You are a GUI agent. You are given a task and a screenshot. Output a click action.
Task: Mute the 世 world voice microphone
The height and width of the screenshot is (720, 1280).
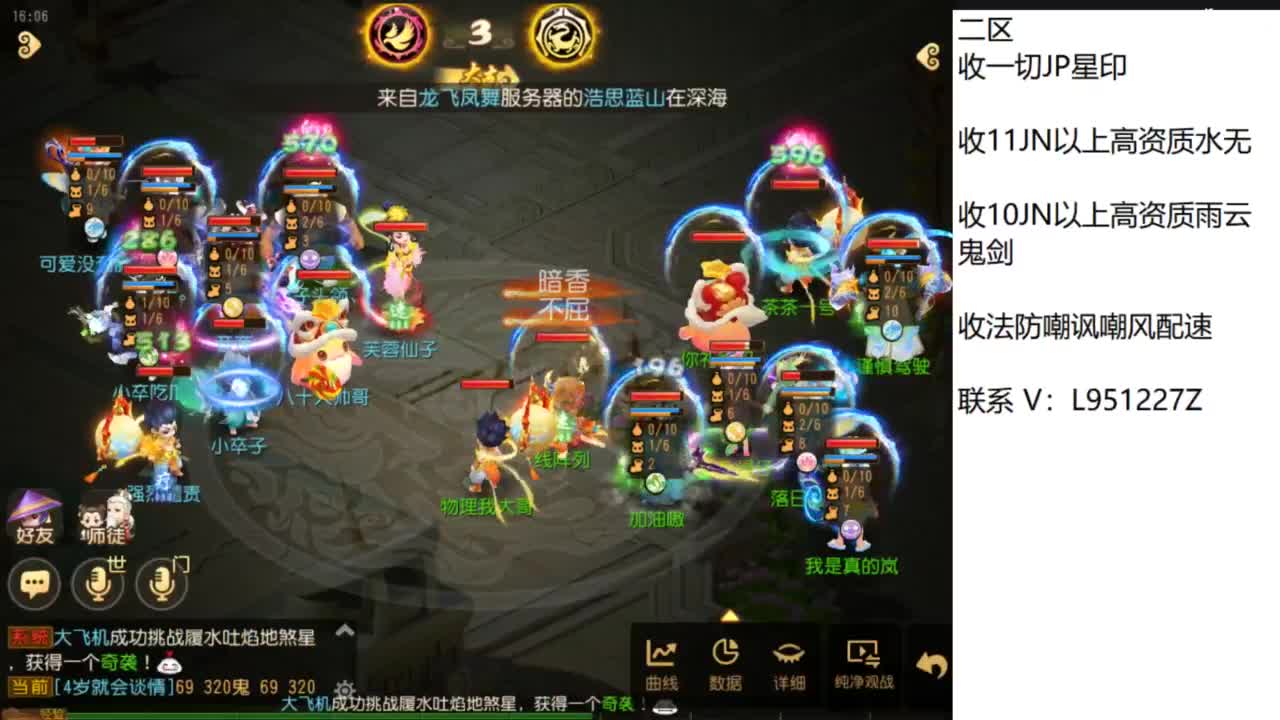[98, 583]
